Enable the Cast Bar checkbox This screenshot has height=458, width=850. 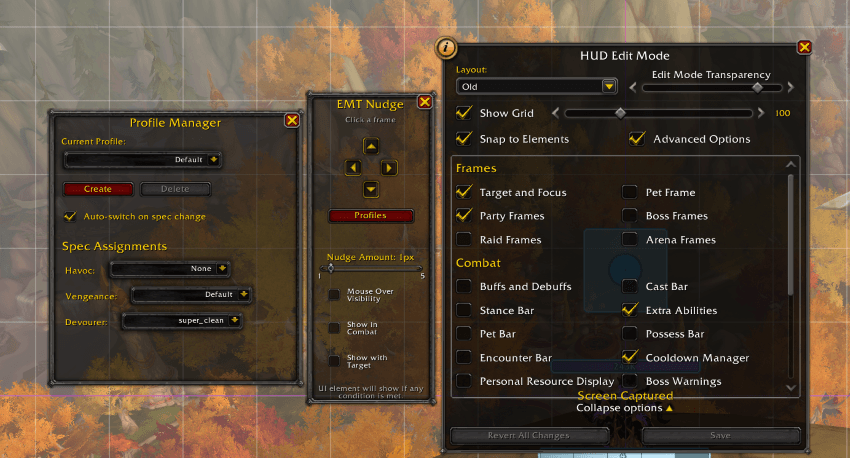[x=630, y=286]
